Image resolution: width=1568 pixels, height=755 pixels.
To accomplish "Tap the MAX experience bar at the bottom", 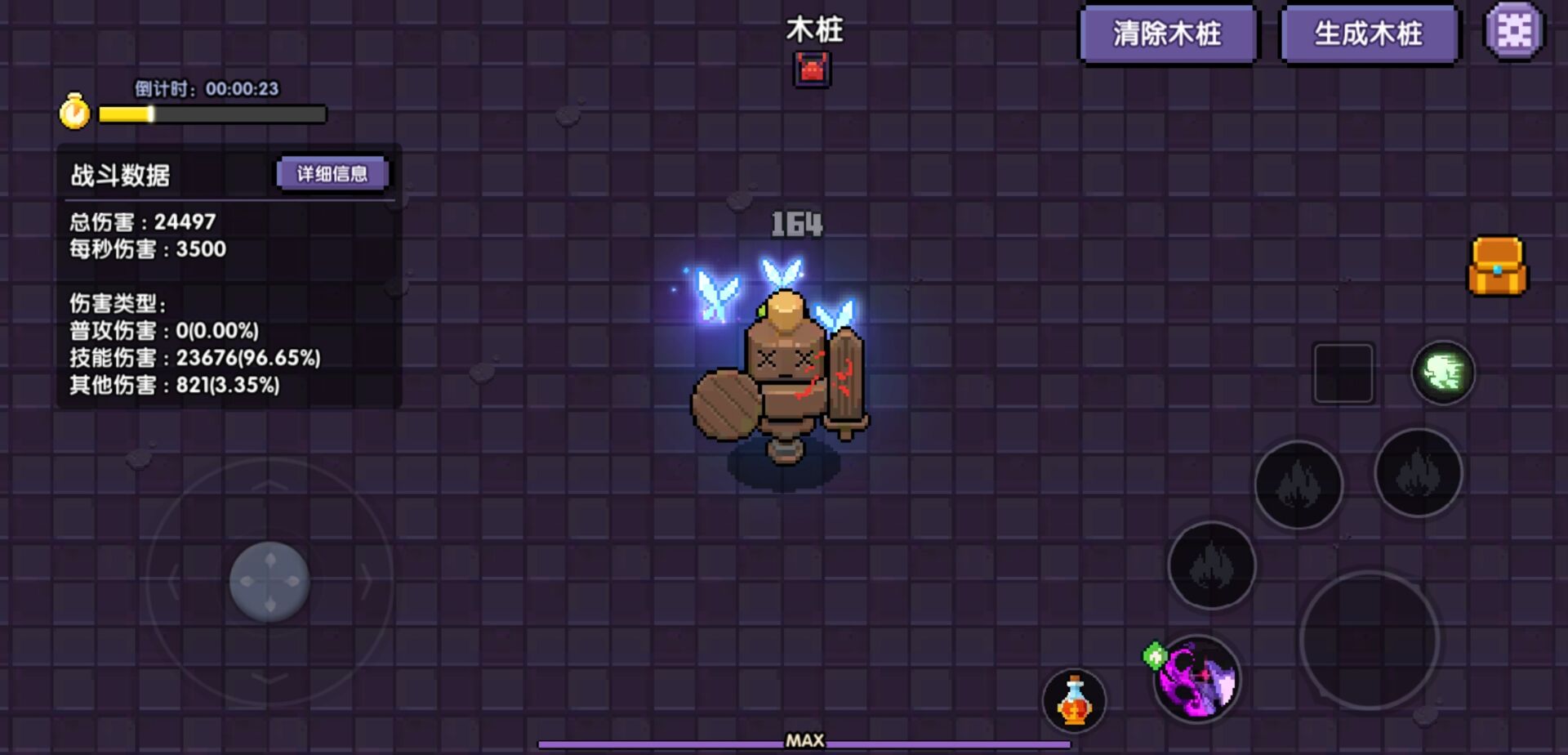I will [804, 742].
